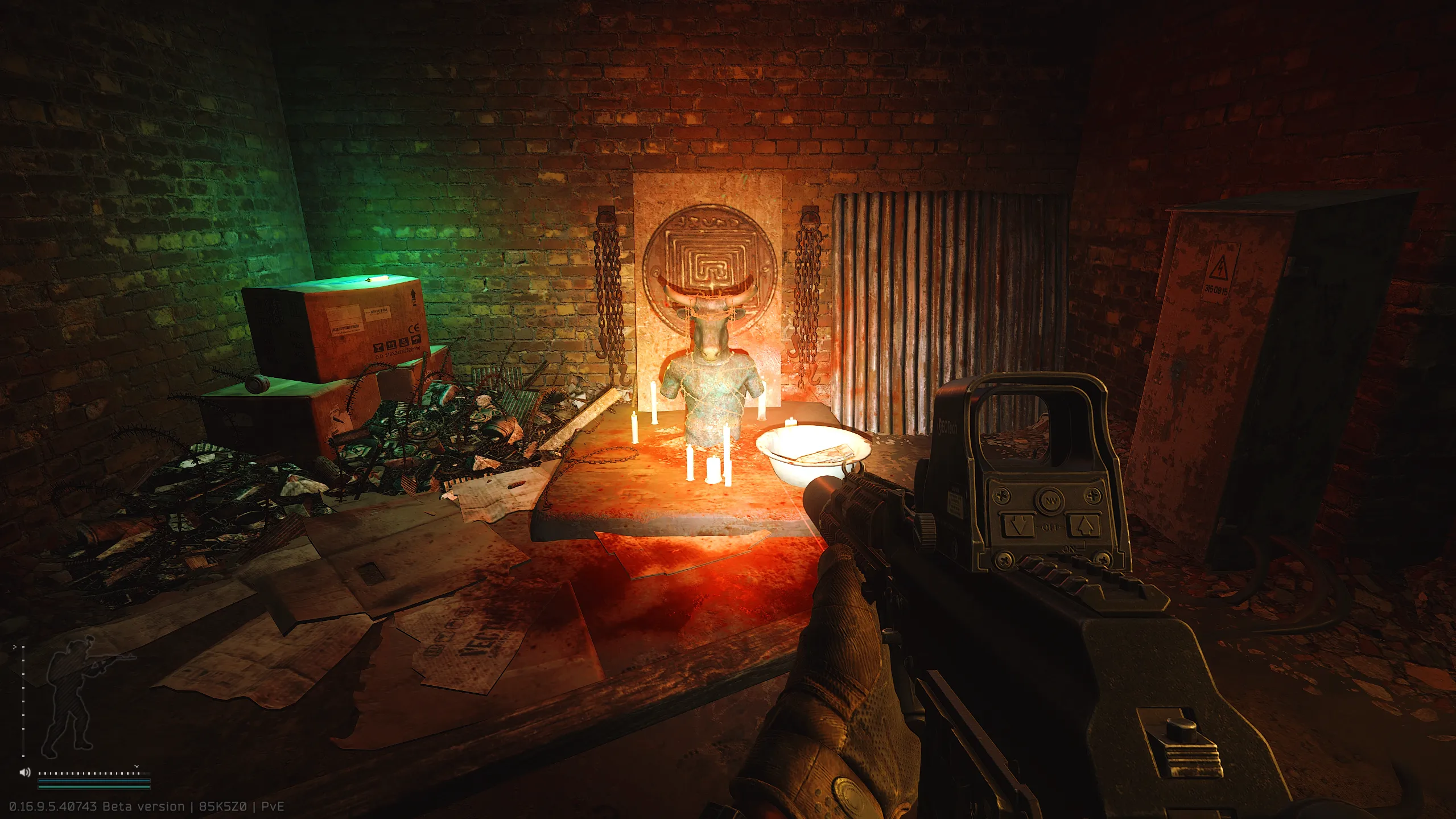The image size is (1456, 819).
Task: Click the chevron above the stamina bars
Action: [137, 766]
